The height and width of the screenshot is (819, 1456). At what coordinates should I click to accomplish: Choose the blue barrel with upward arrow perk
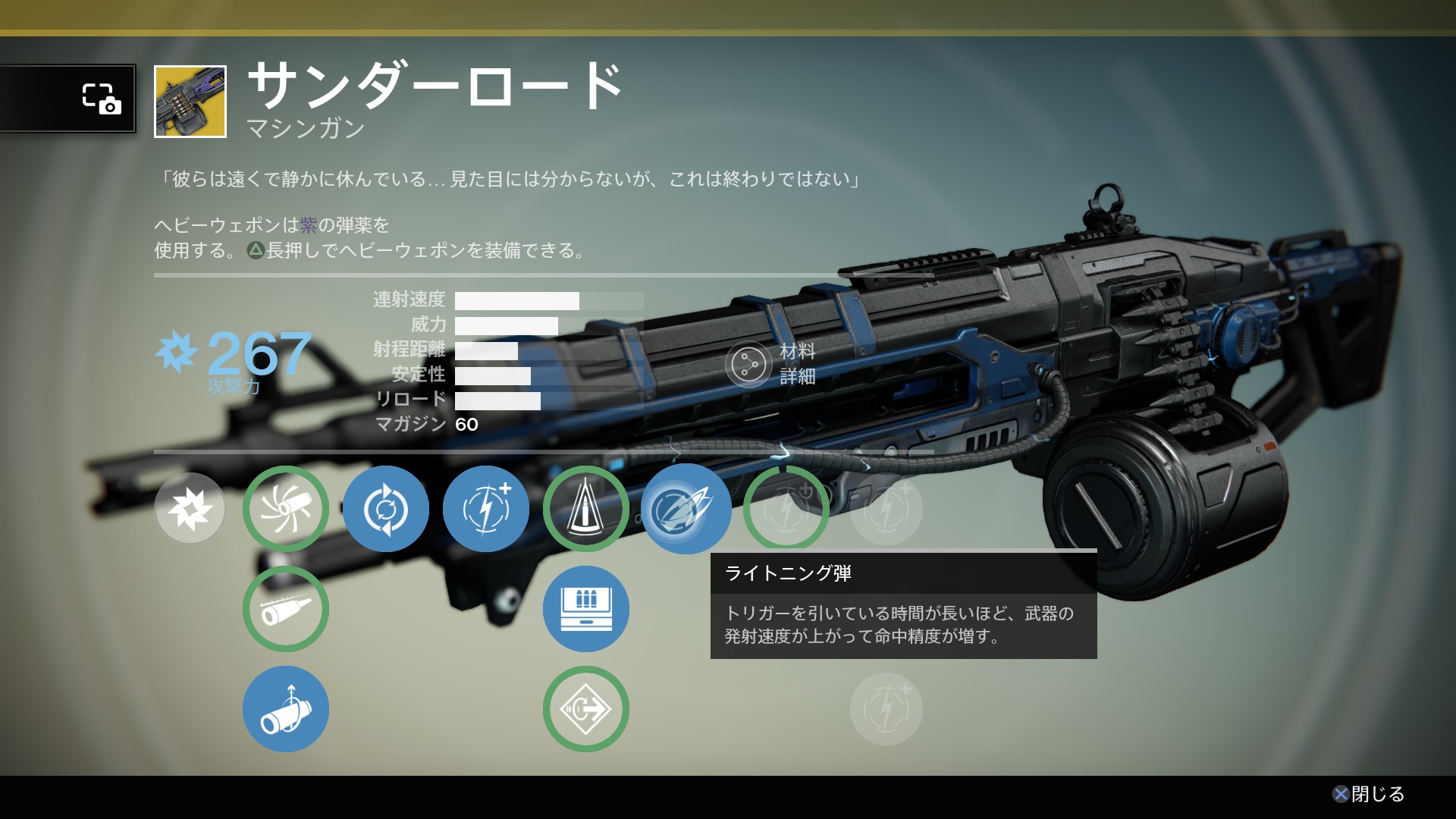point(286,709)
